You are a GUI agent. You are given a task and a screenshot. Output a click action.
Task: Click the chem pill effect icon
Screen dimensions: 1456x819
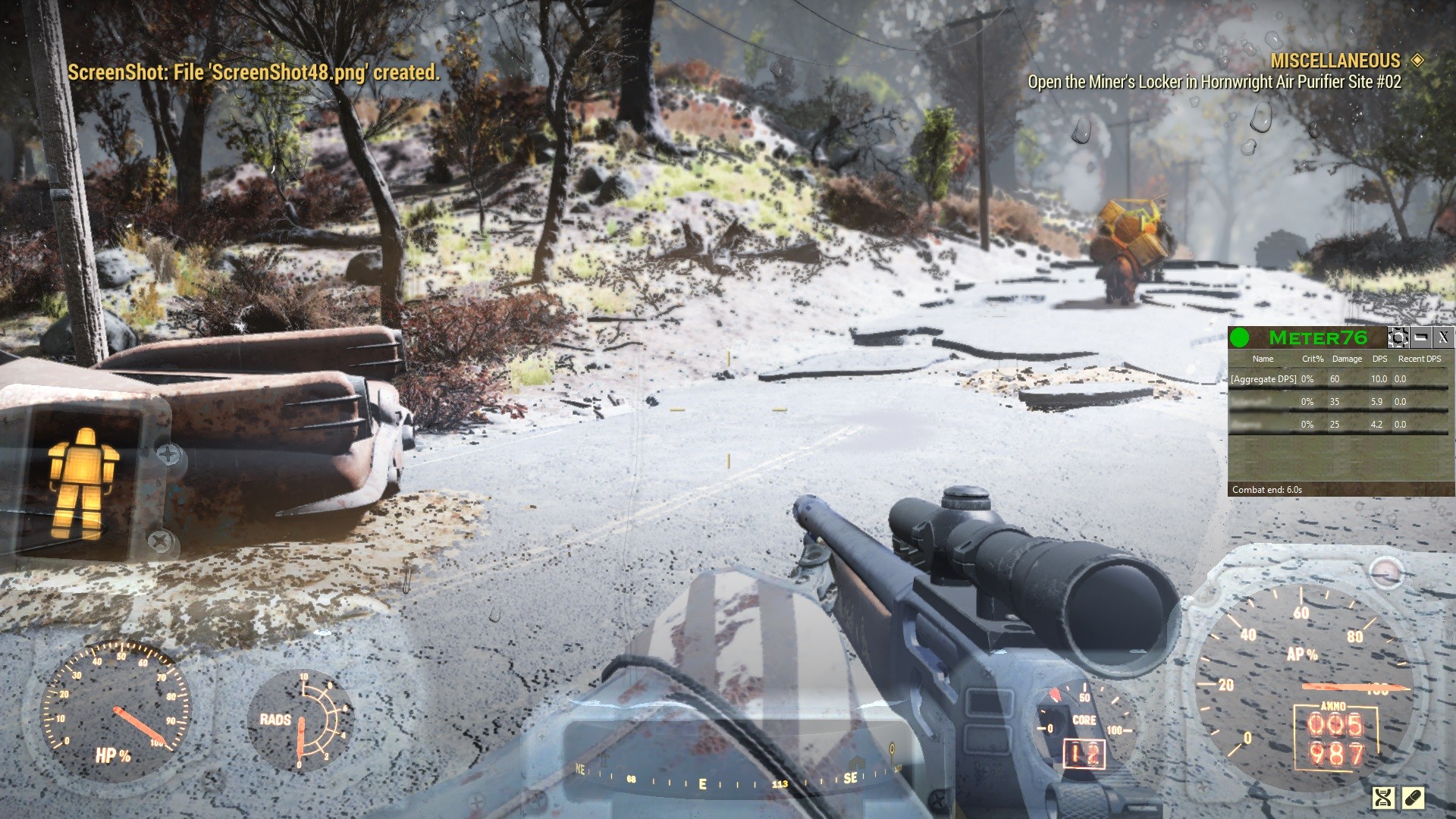(x=1414, y=797)
